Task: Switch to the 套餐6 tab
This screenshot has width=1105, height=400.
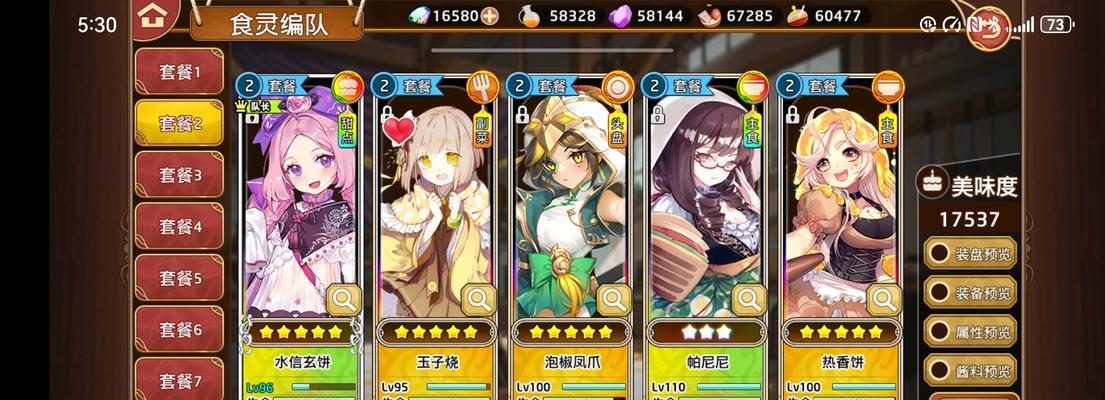Action: point(179,329)
